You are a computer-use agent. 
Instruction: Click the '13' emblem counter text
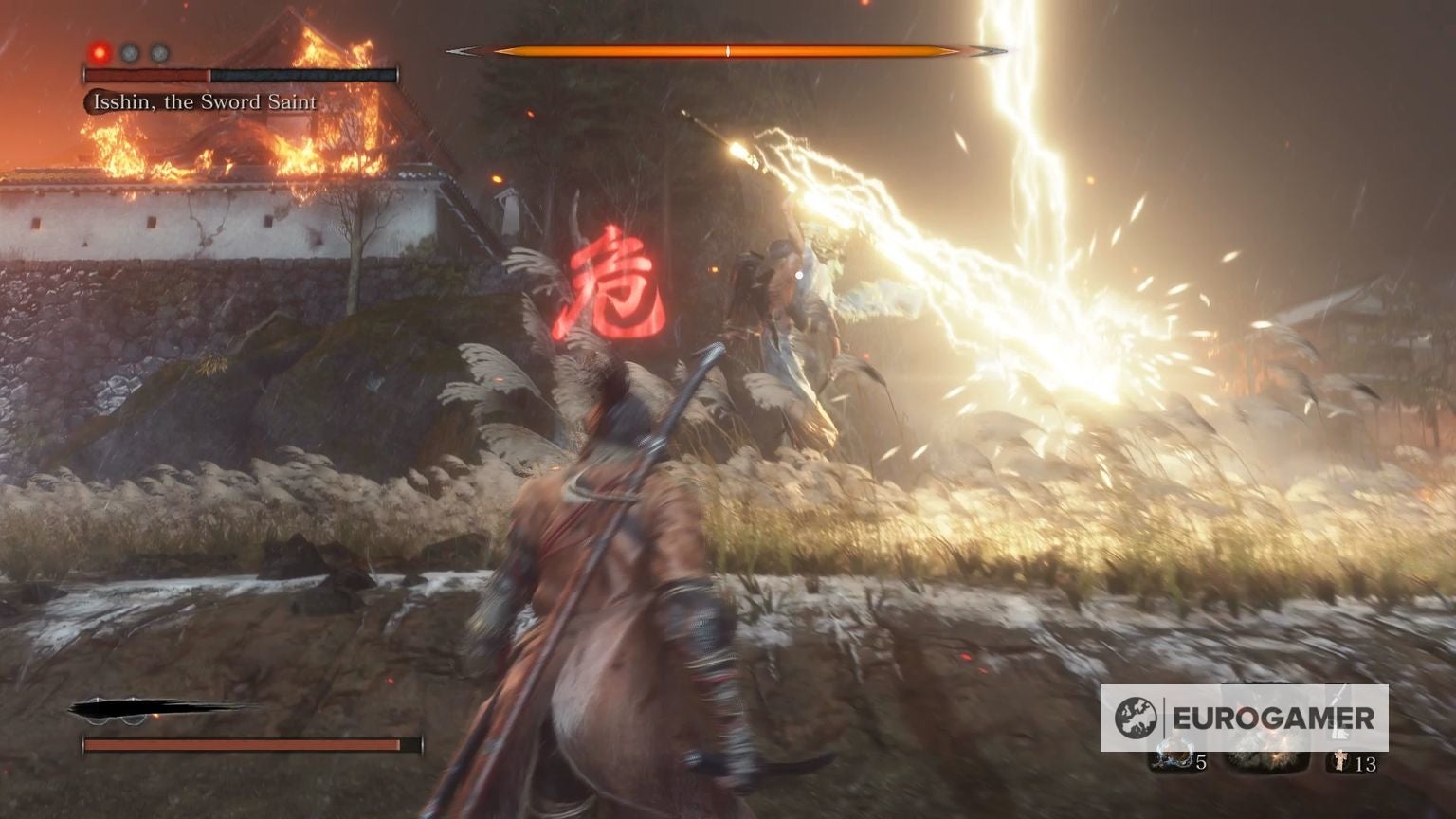(x=1365, y=764)
